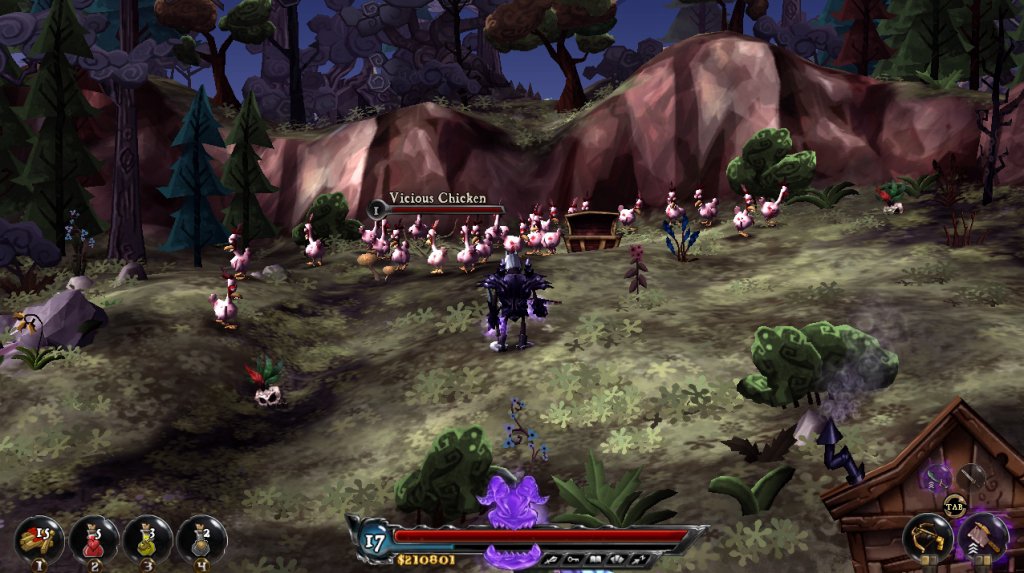1024x573 pixels.
Task: Open the sword equipment menu icon
Action: coord(552,558)
